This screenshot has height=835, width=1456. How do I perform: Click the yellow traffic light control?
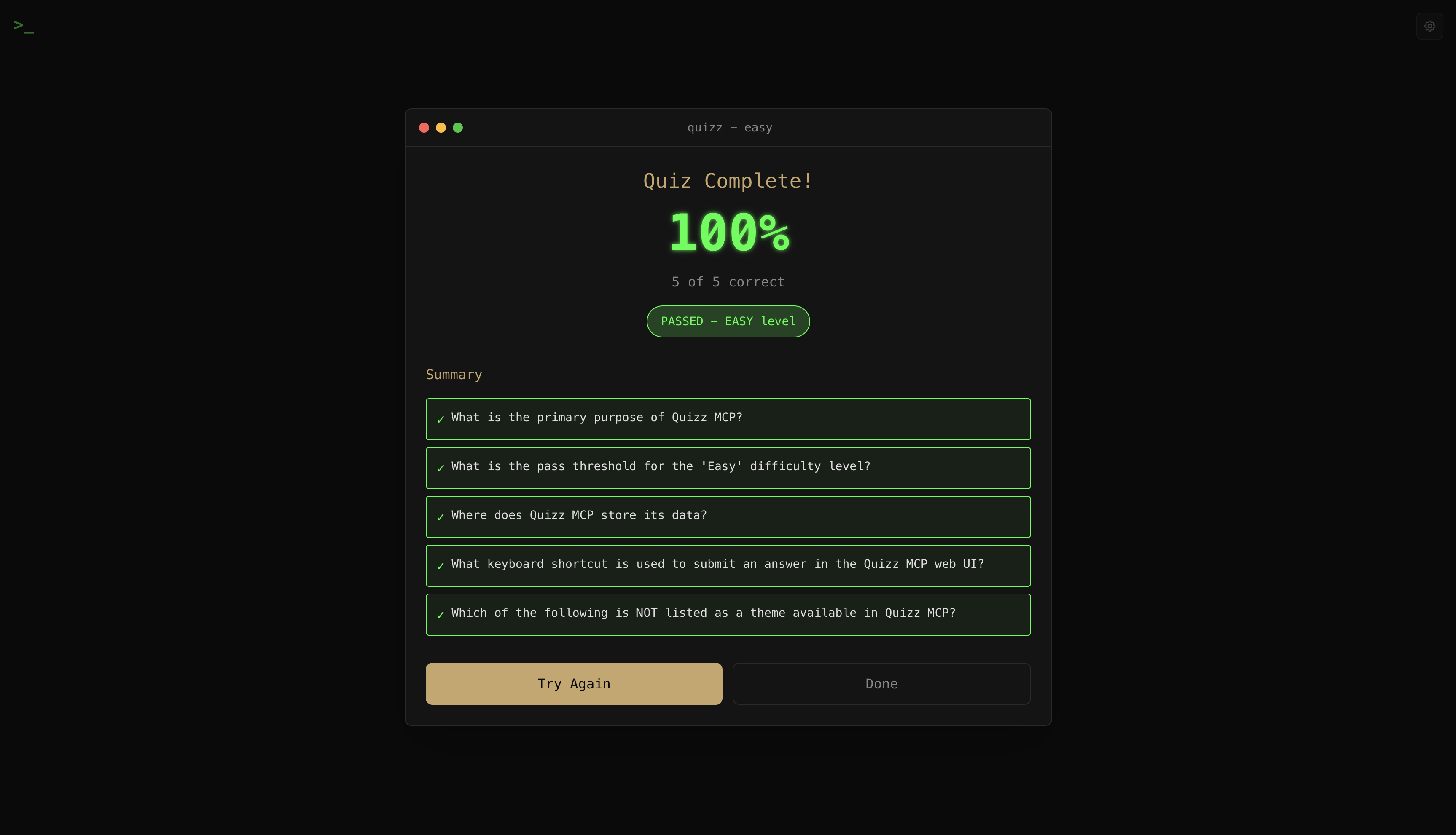pyautogui.click(x=441, y=127)
